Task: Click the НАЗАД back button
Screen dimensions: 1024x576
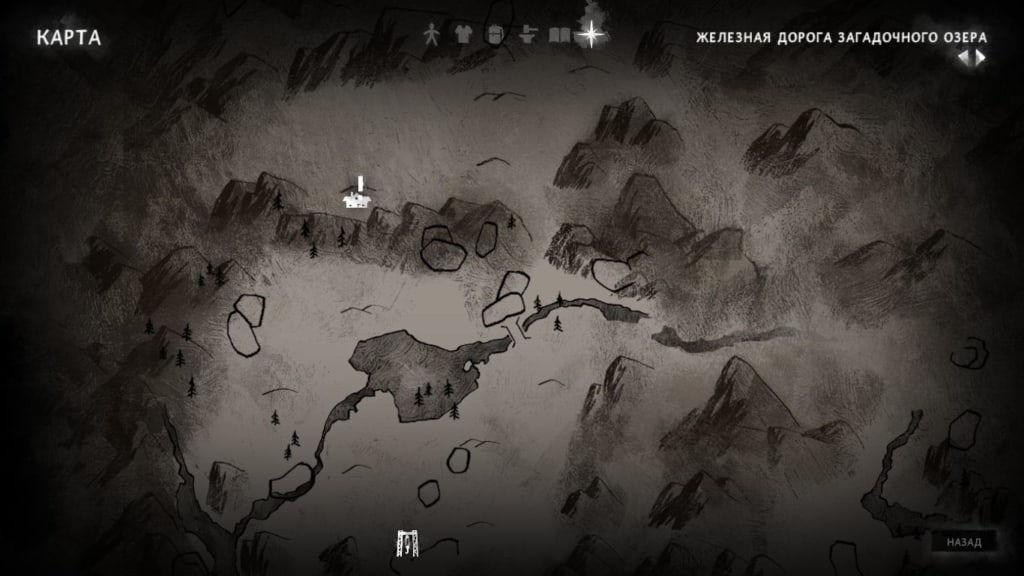Action: (964, 542)
